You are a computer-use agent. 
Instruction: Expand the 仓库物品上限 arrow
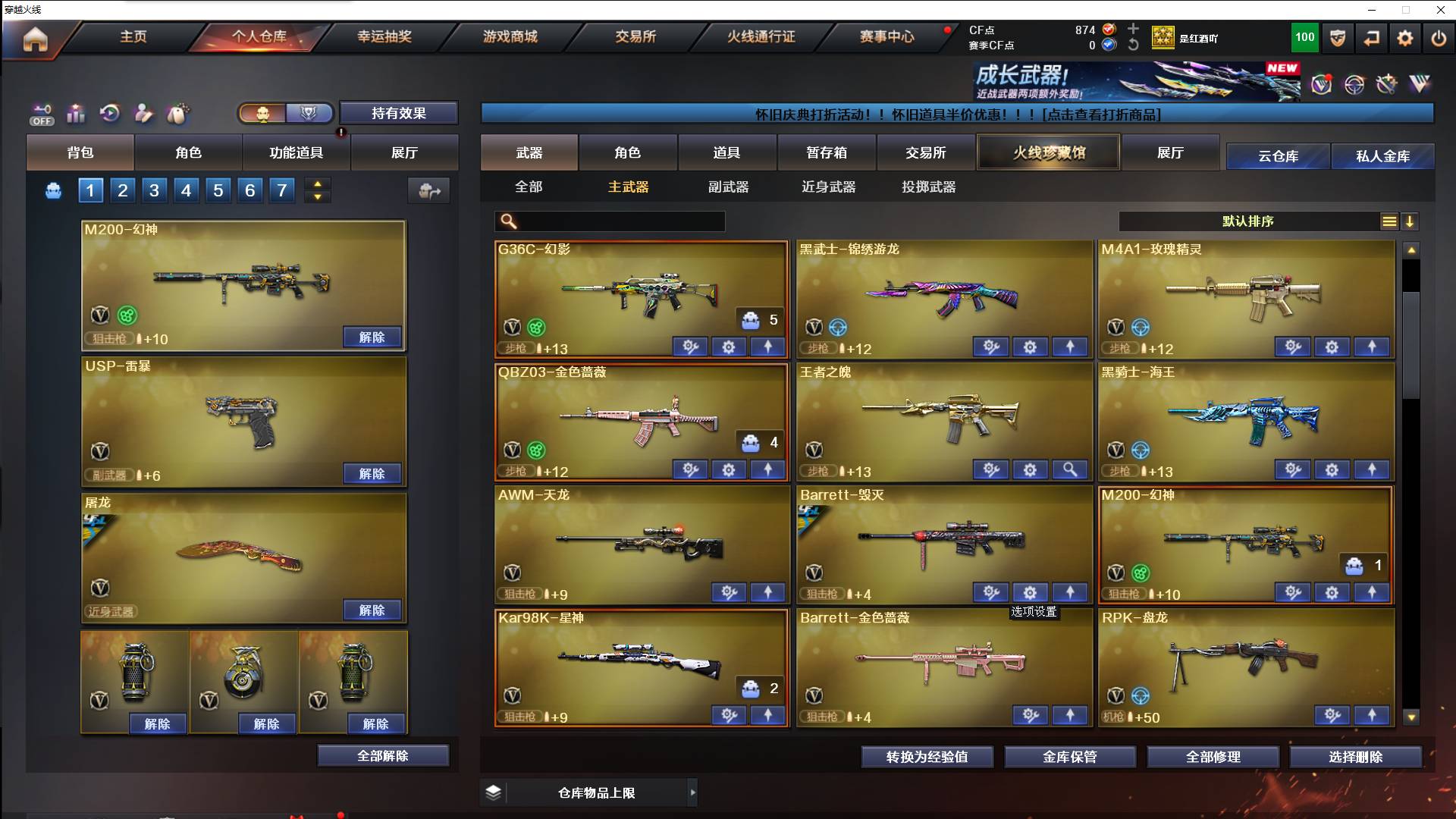click(694, 792)
